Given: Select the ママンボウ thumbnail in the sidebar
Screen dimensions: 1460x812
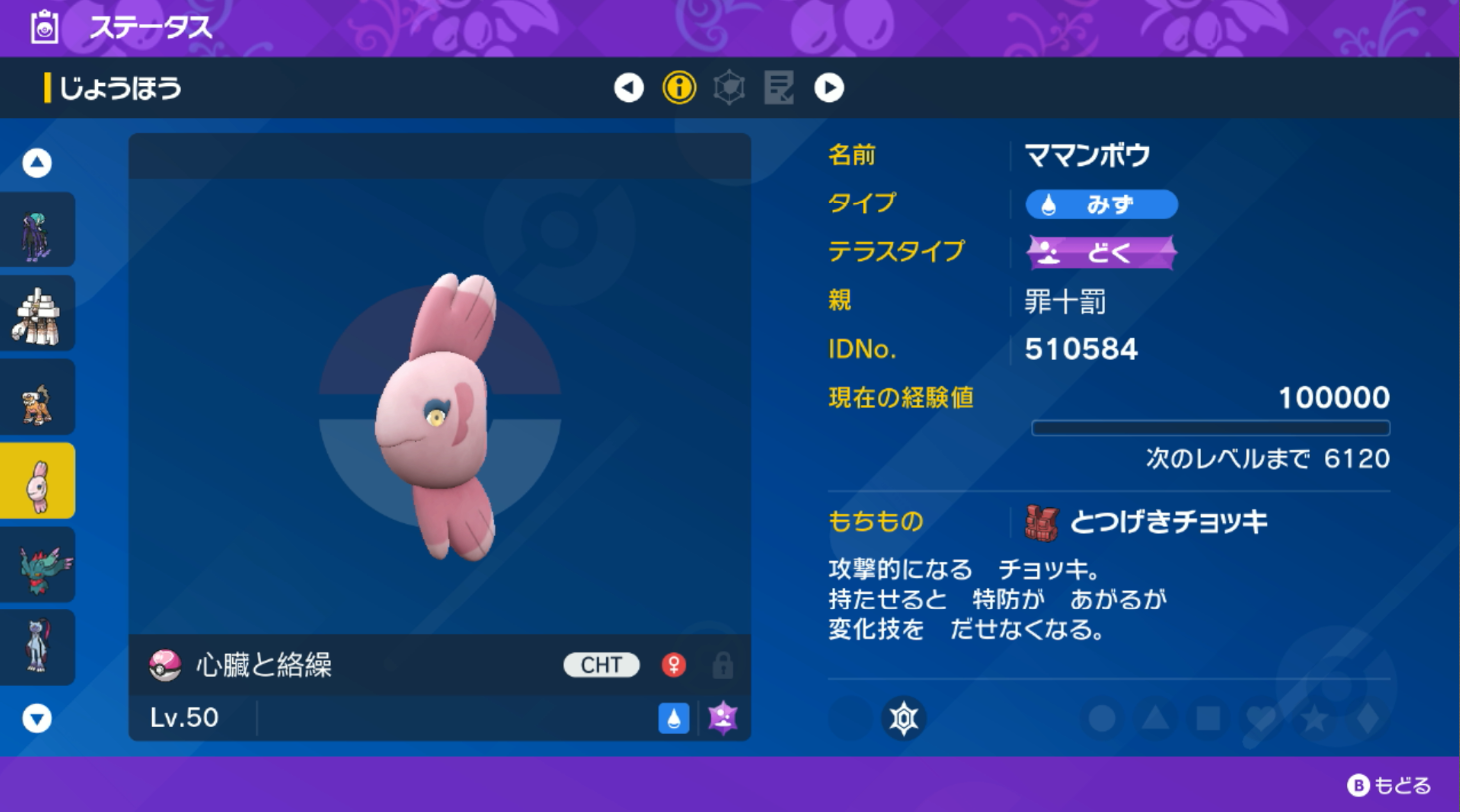Looking at the screenshot, I should point(38,480).
